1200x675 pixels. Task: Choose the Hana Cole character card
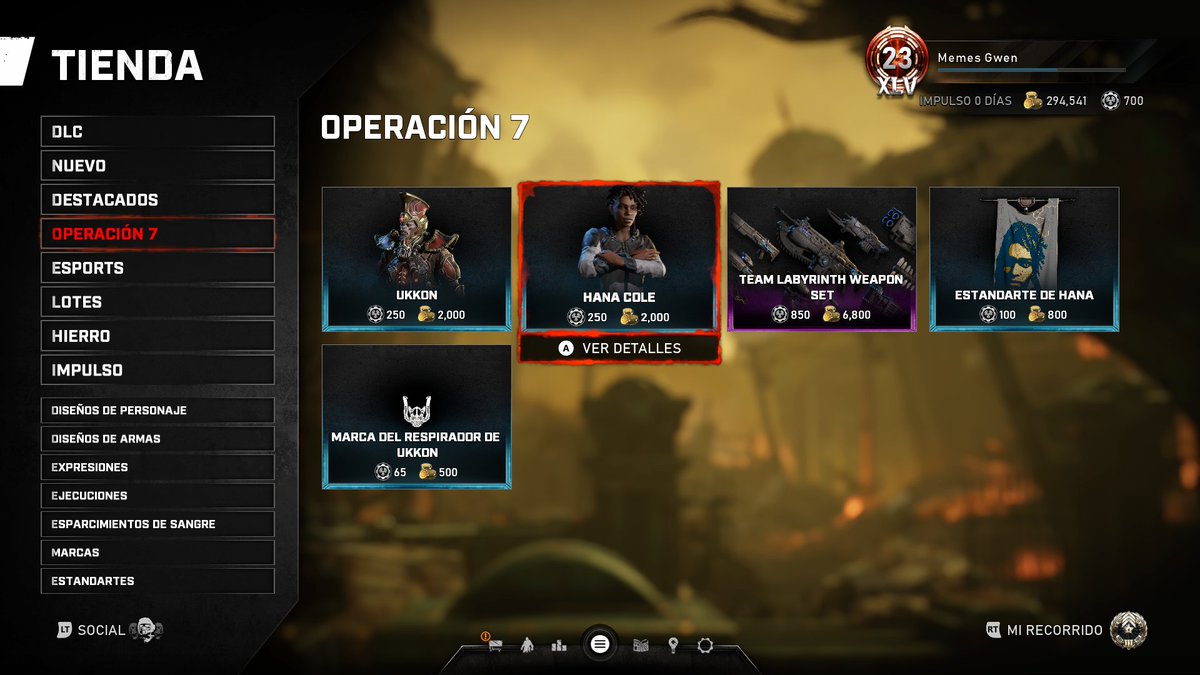coord(618,258)
